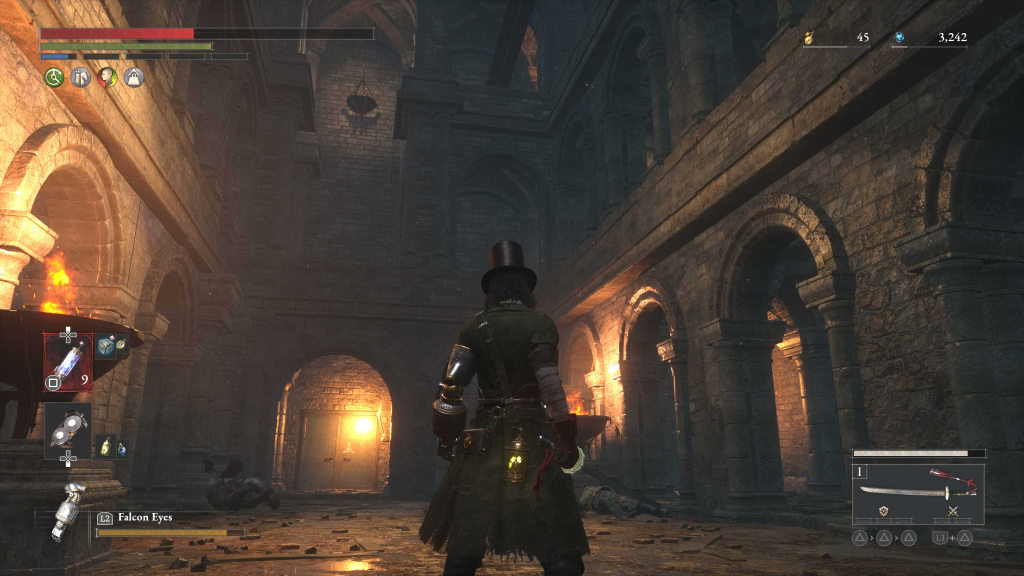Select the equipped sword weapon slot
The height and width of the screenshot is (576, 1024).
[x=917, y=492]
